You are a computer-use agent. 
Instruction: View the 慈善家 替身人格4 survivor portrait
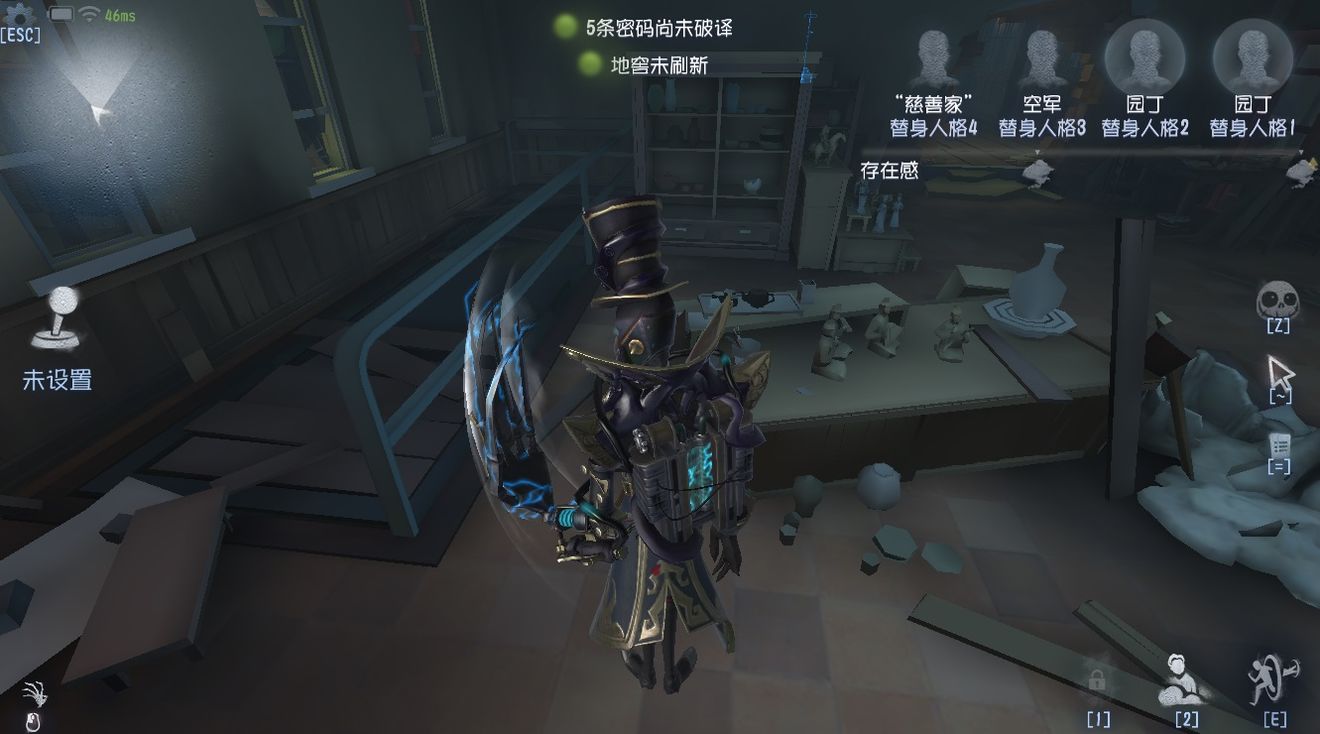[x=932, y=55]
